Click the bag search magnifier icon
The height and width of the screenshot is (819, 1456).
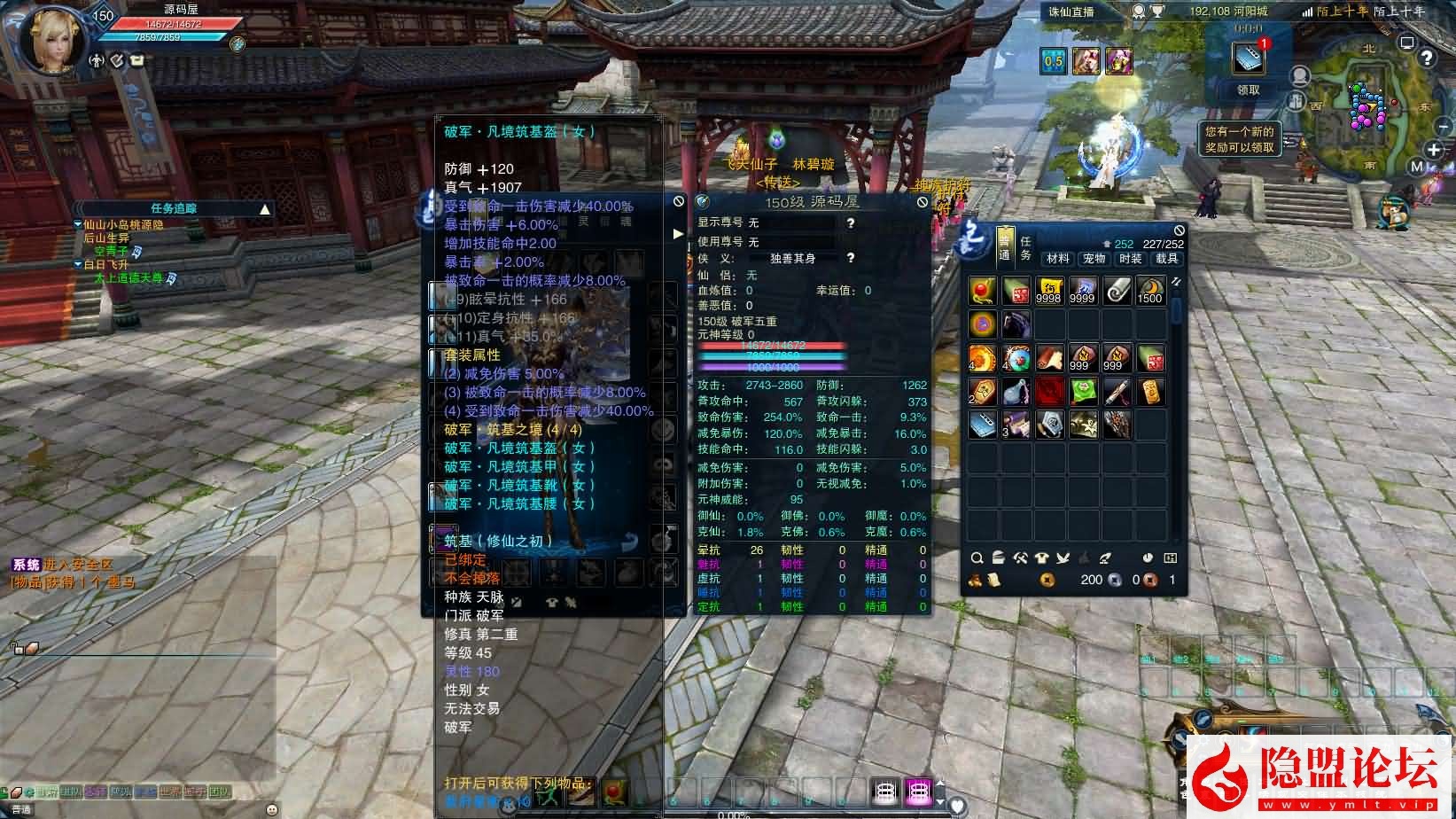977,558
